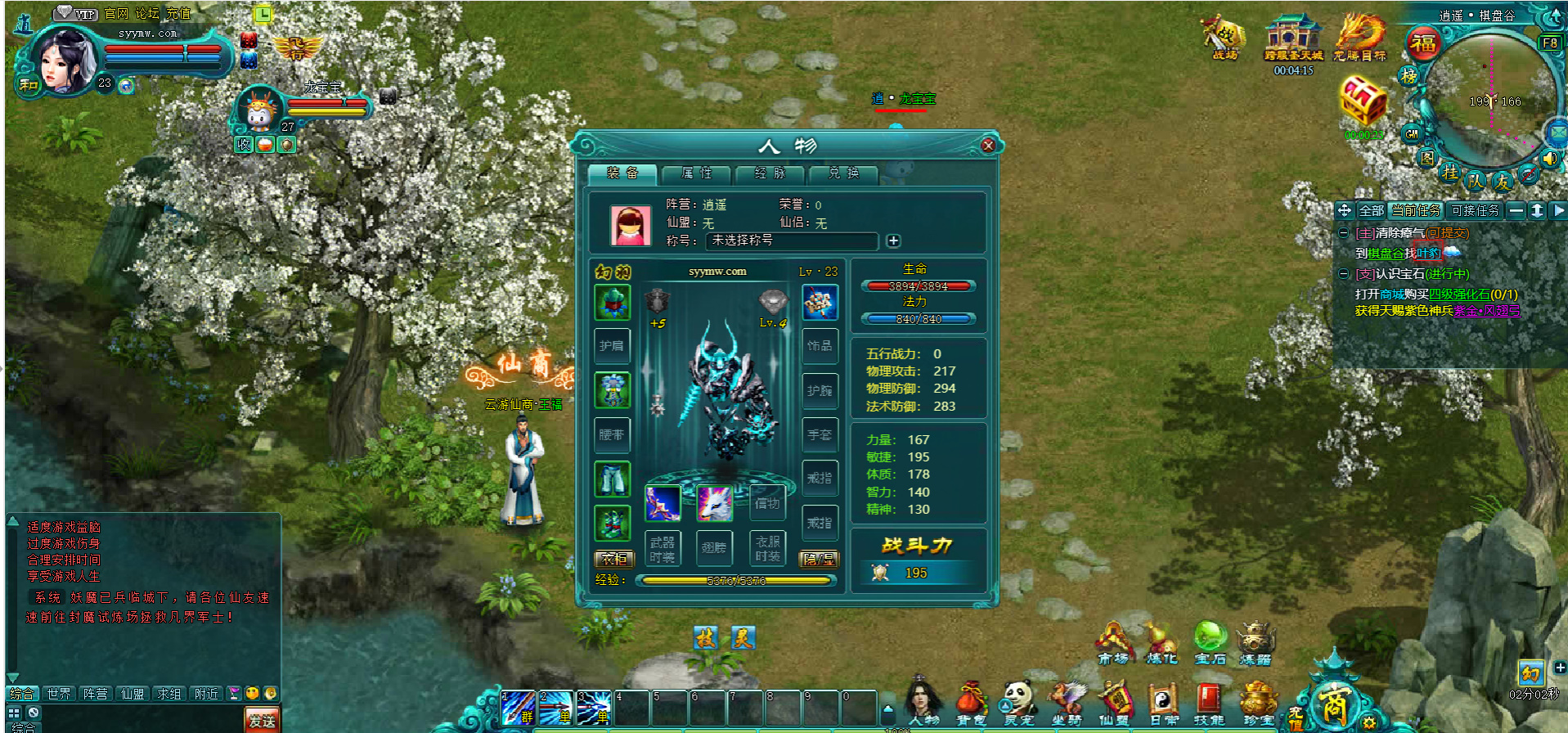
Task: Select the equipped helmet slot
Action: click(x=612, y=302)
